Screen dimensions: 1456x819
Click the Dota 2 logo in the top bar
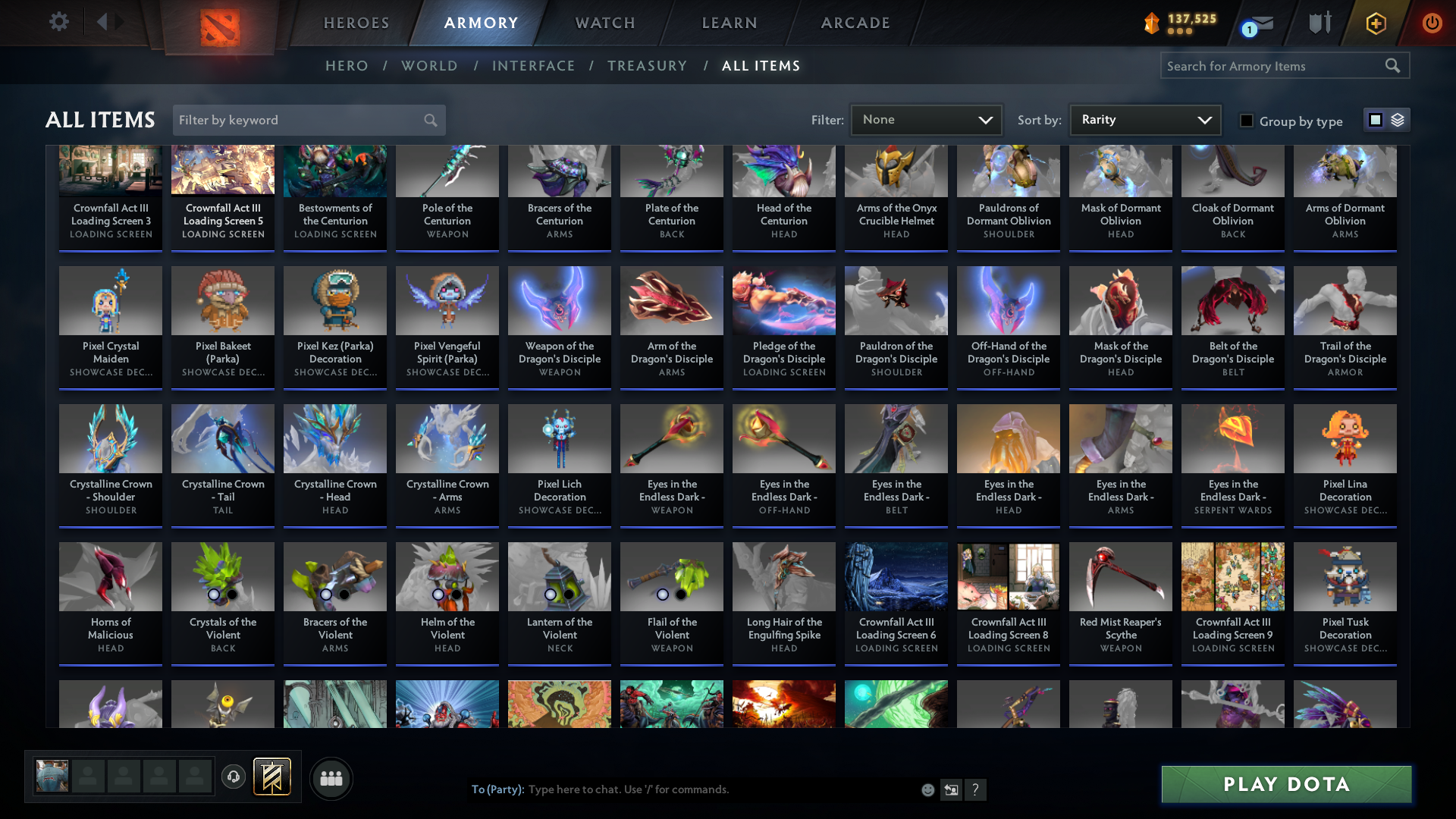click(218, 23)
